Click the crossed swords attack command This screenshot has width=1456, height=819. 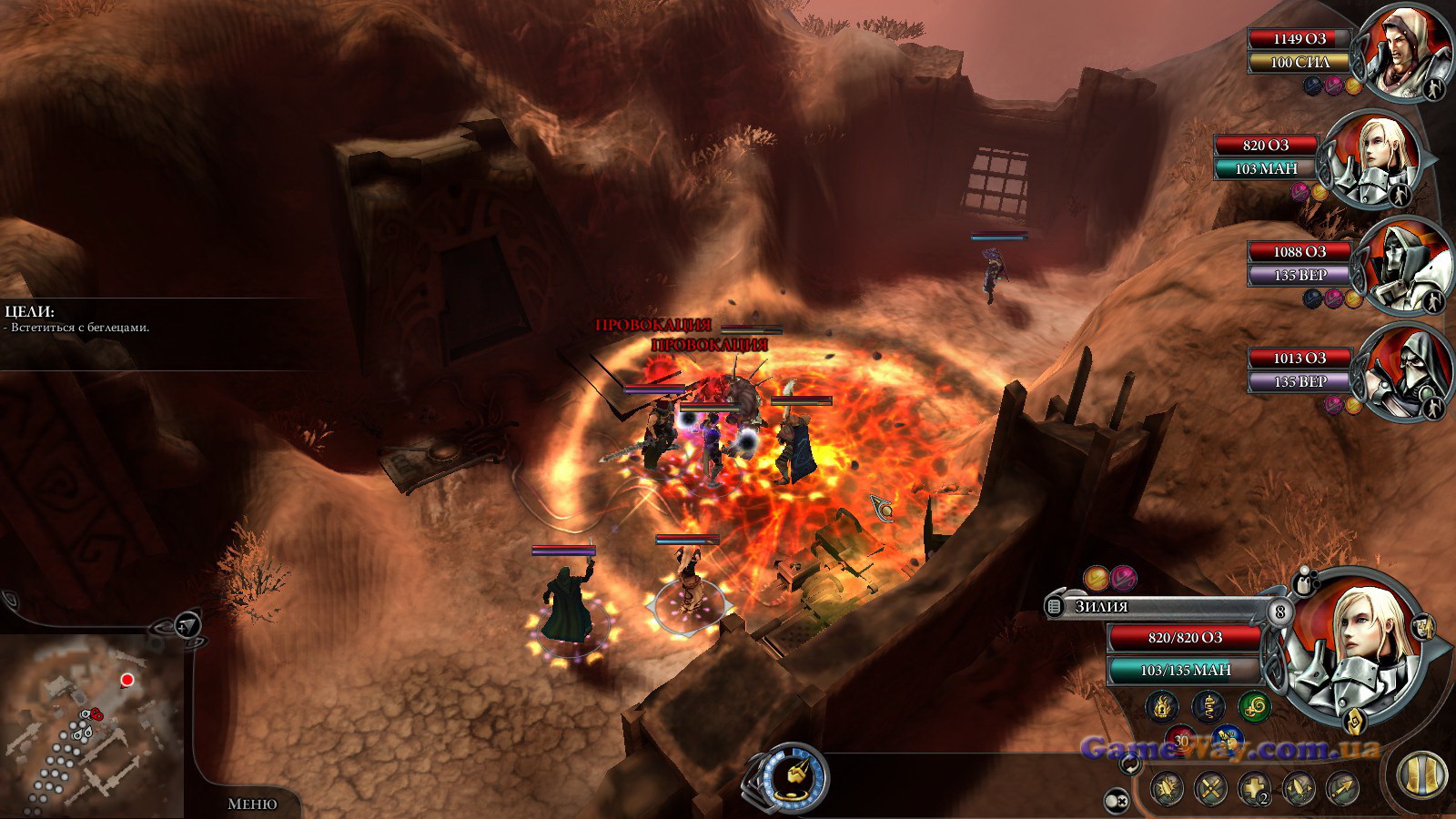[1210, 788]
